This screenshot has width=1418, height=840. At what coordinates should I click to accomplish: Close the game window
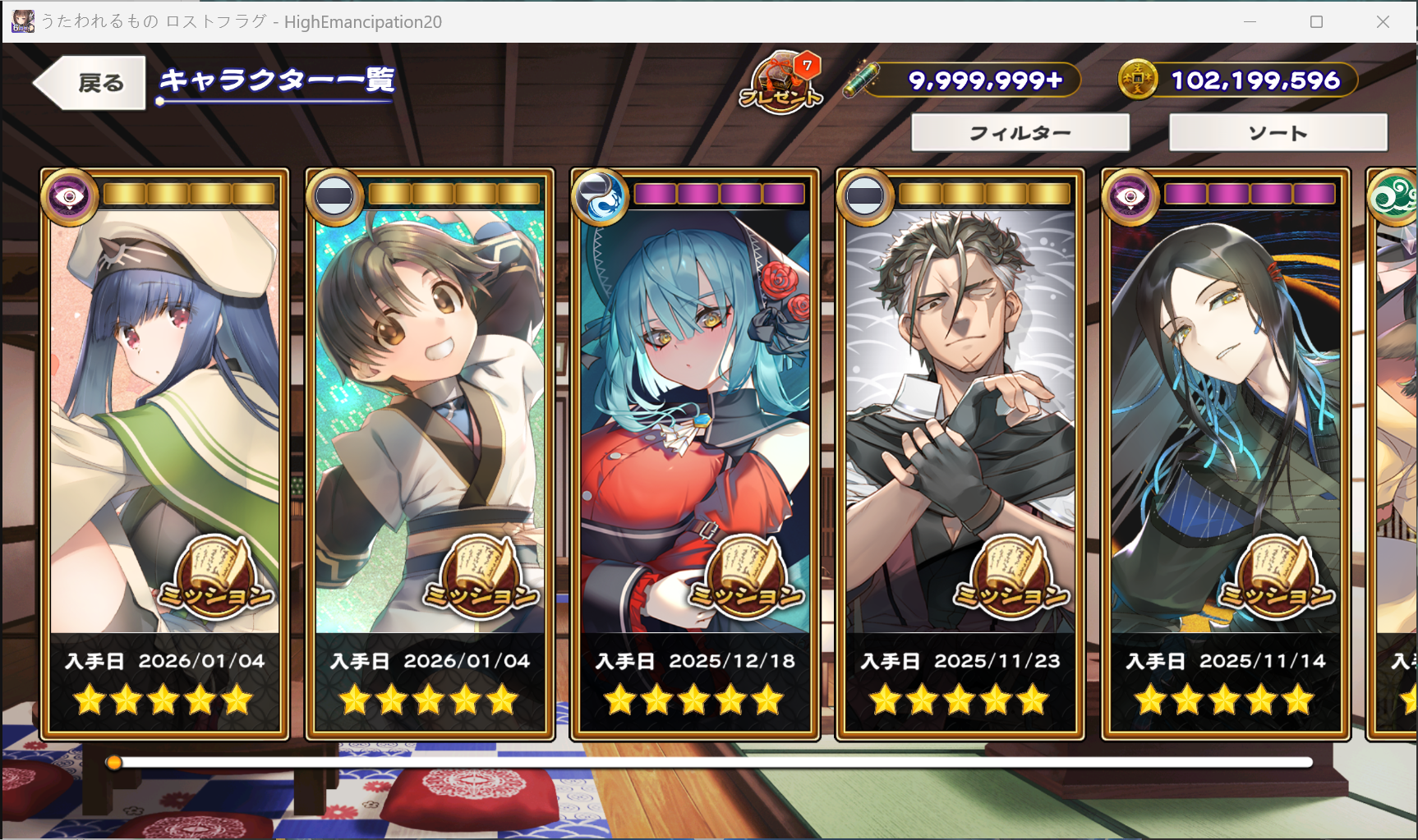[x=1383, y=22]
